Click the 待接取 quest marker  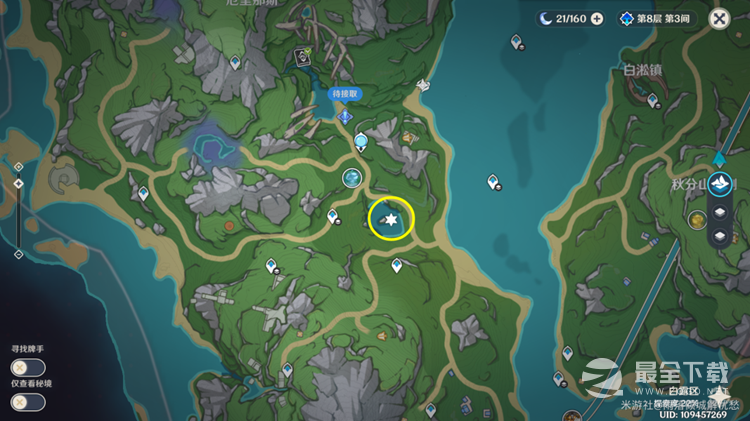[345, 116]
